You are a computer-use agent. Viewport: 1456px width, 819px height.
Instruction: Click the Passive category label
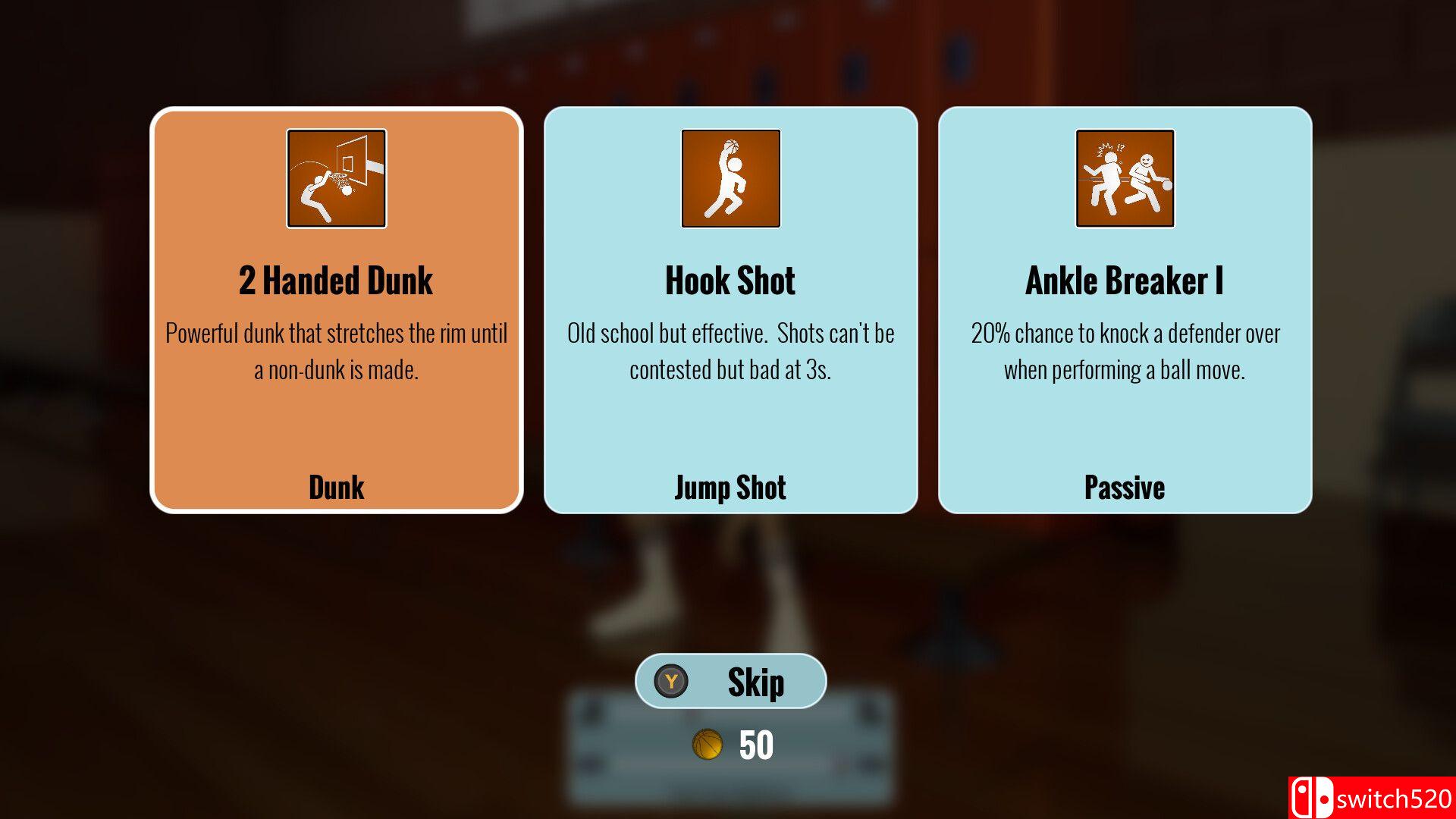[1125, 488]
